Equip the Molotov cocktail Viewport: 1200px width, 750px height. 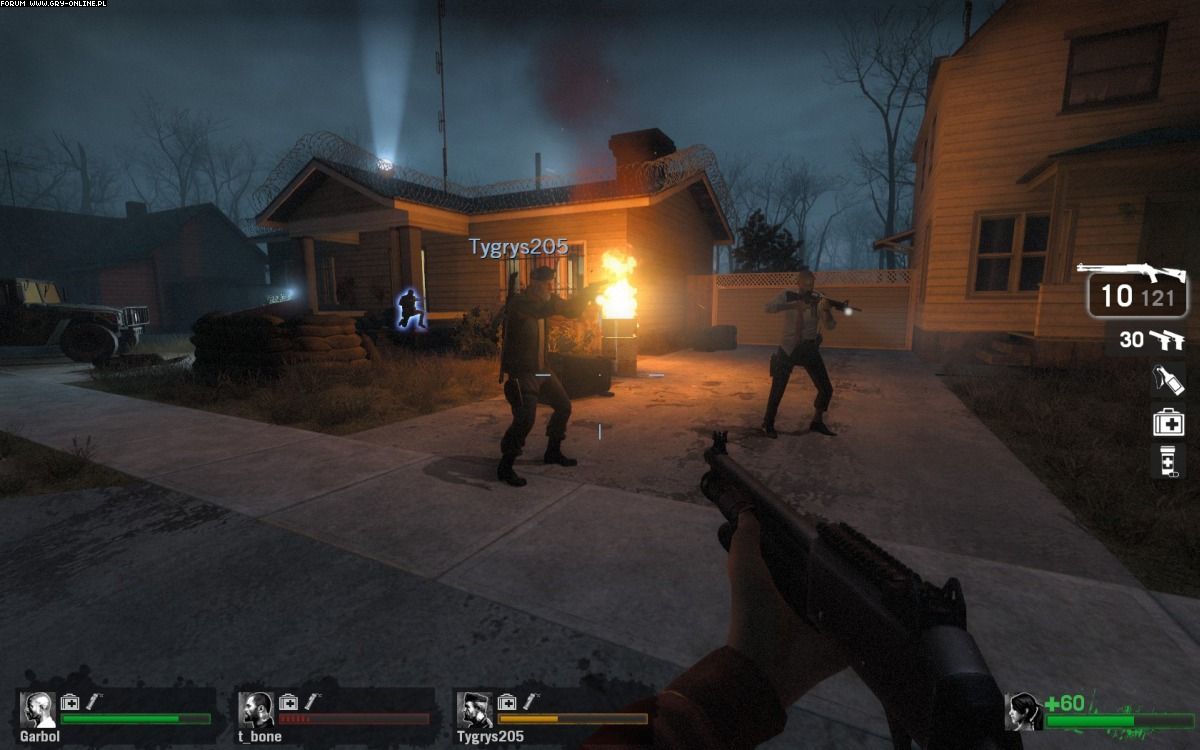pyautogui.click(x=1168, y=380)
